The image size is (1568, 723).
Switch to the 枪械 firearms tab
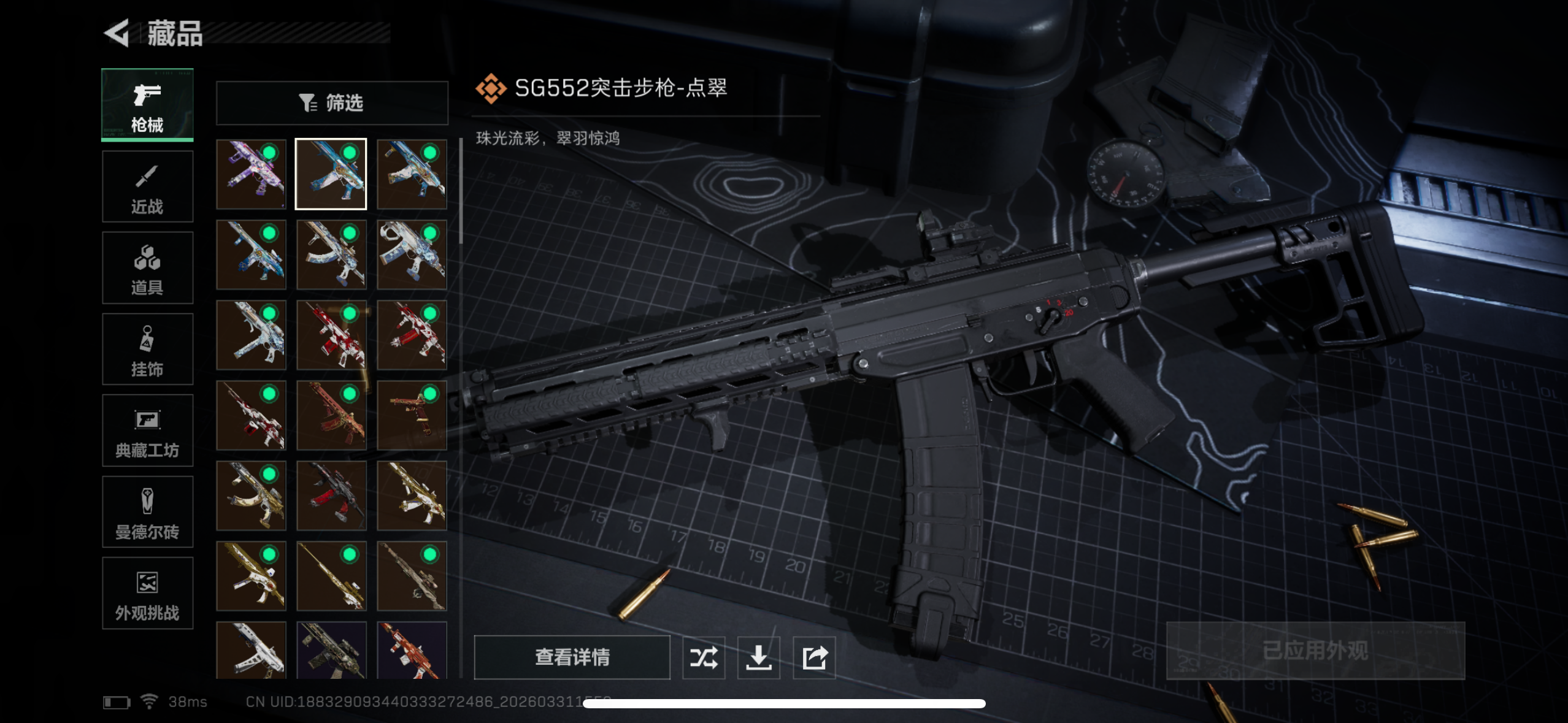point(147,105)
